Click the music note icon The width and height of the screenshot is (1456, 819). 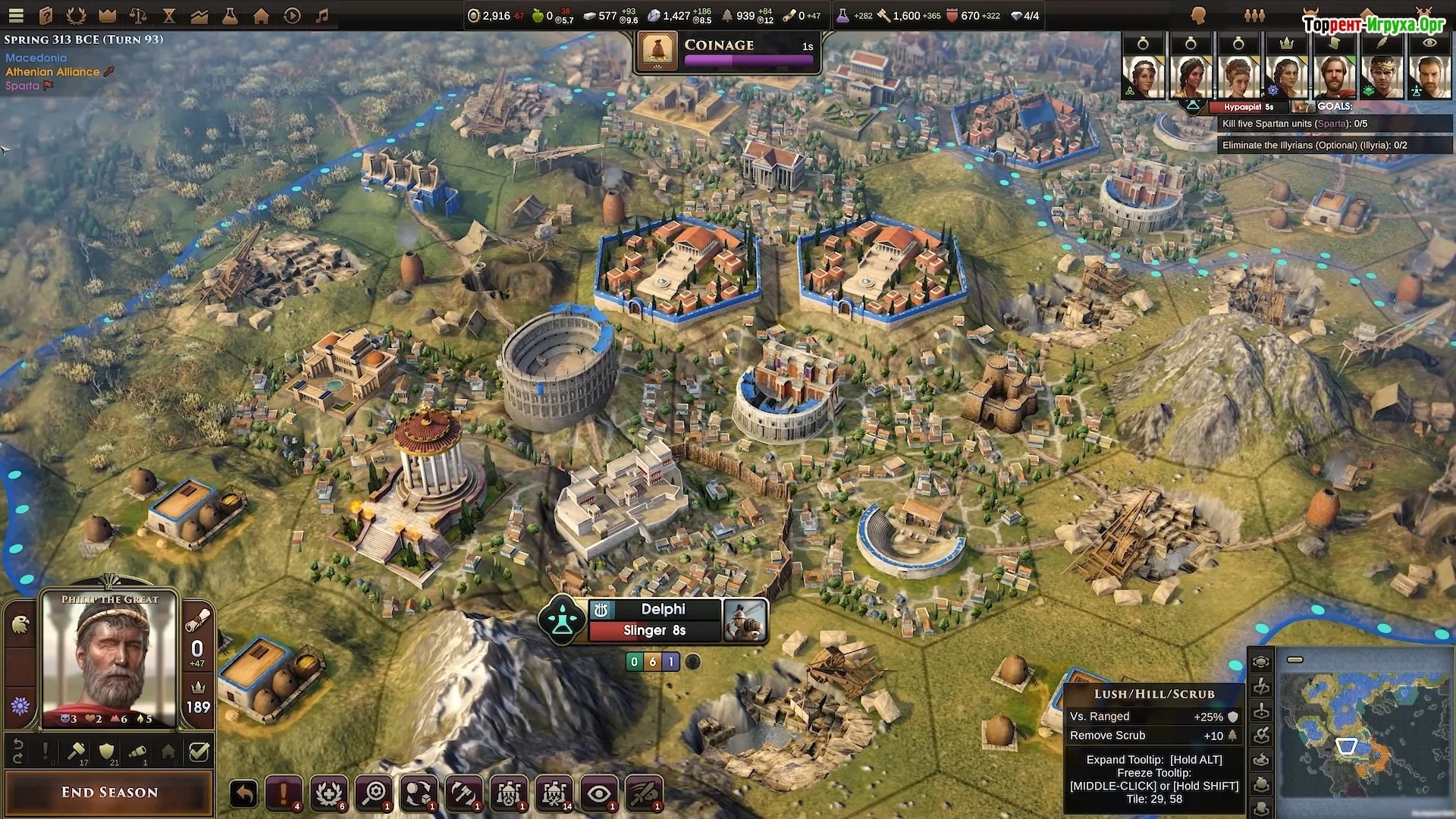pyautogui.click(x=322, y=15)
